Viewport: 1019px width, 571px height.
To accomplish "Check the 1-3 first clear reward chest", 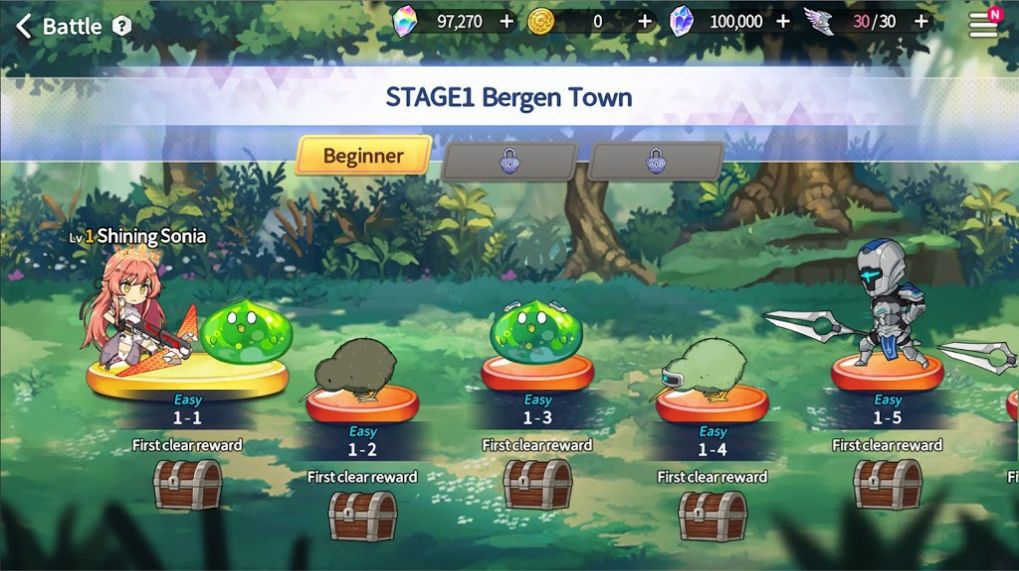I will coord(537,485).
